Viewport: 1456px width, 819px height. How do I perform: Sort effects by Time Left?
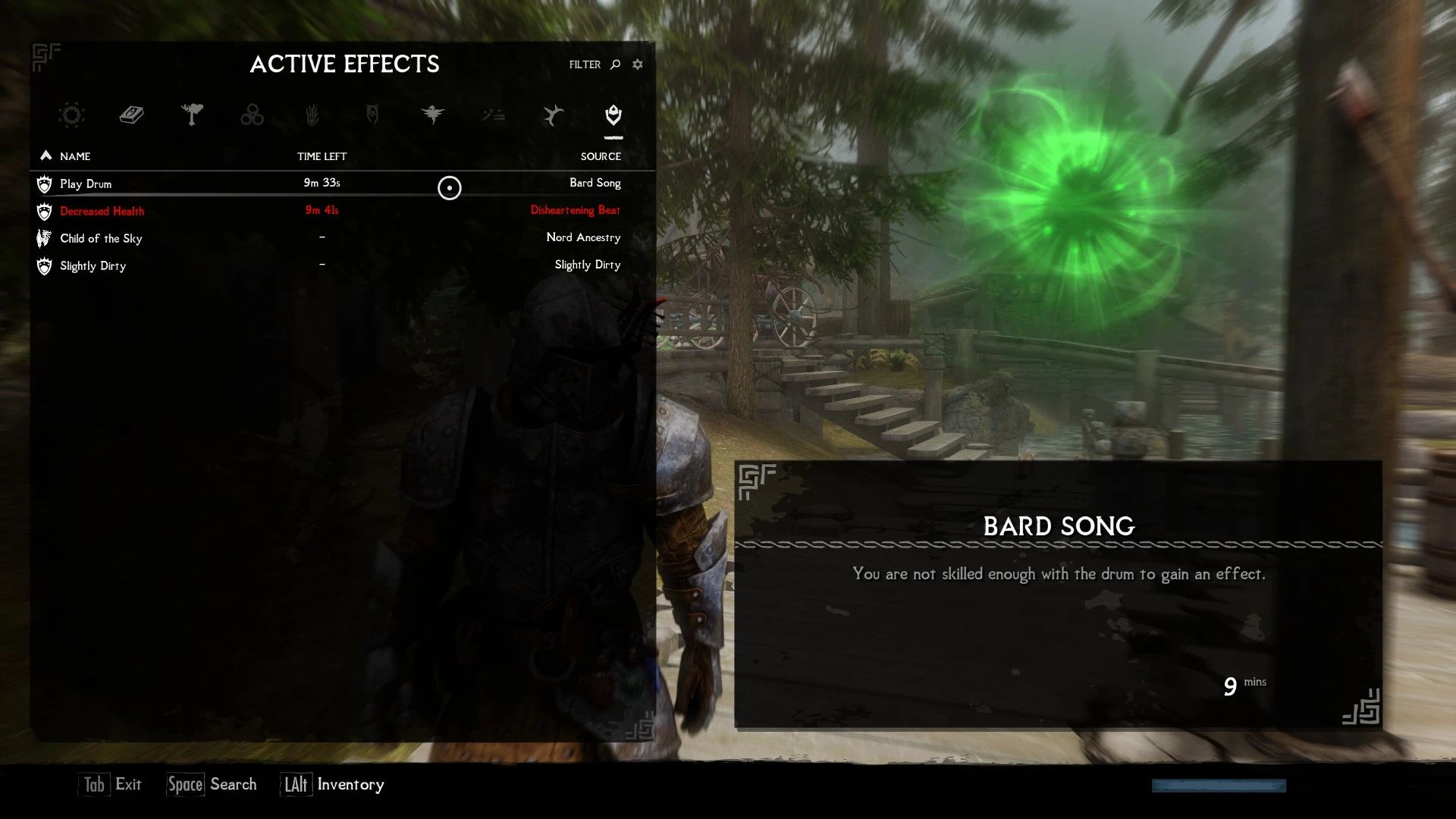click(322, 156)
